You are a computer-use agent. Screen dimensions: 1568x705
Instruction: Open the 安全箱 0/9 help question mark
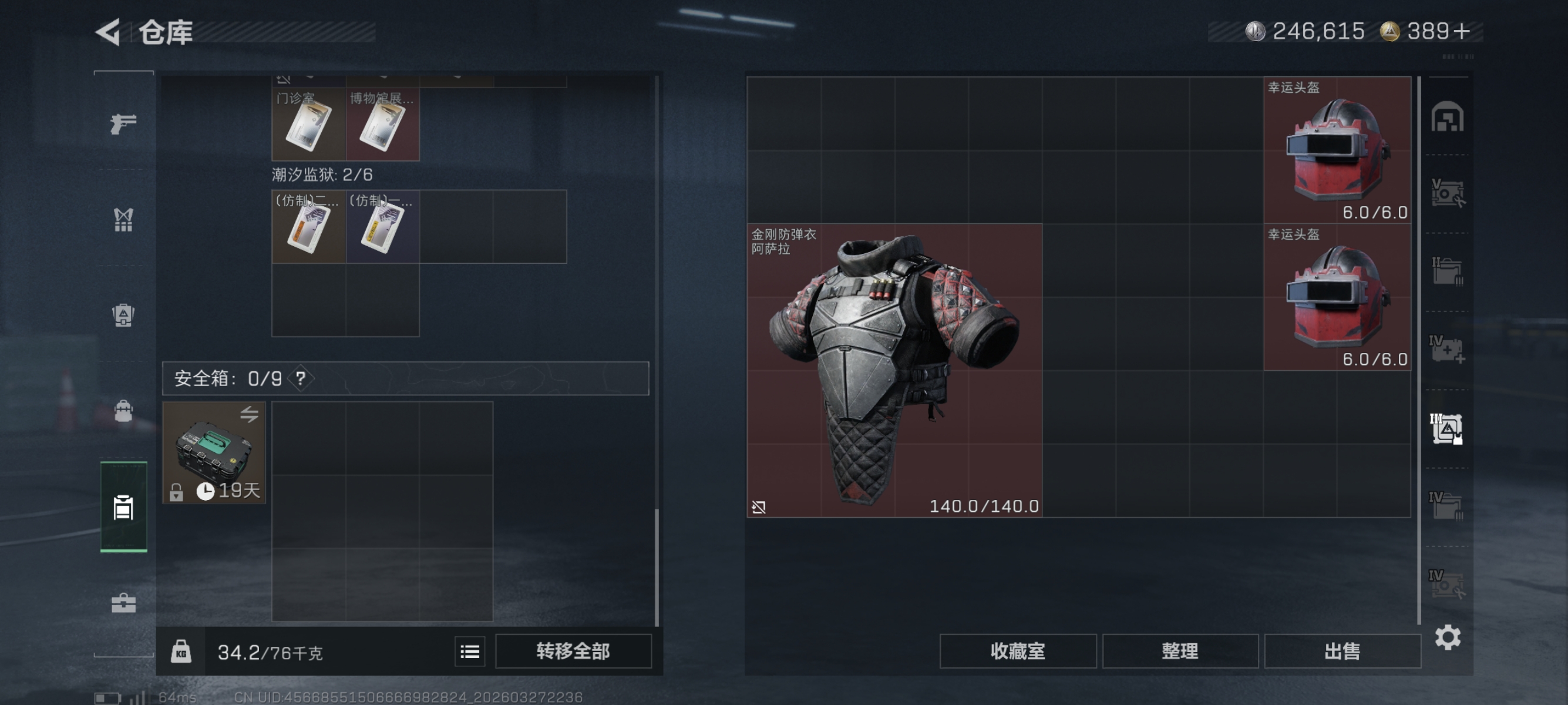(300, 379)
